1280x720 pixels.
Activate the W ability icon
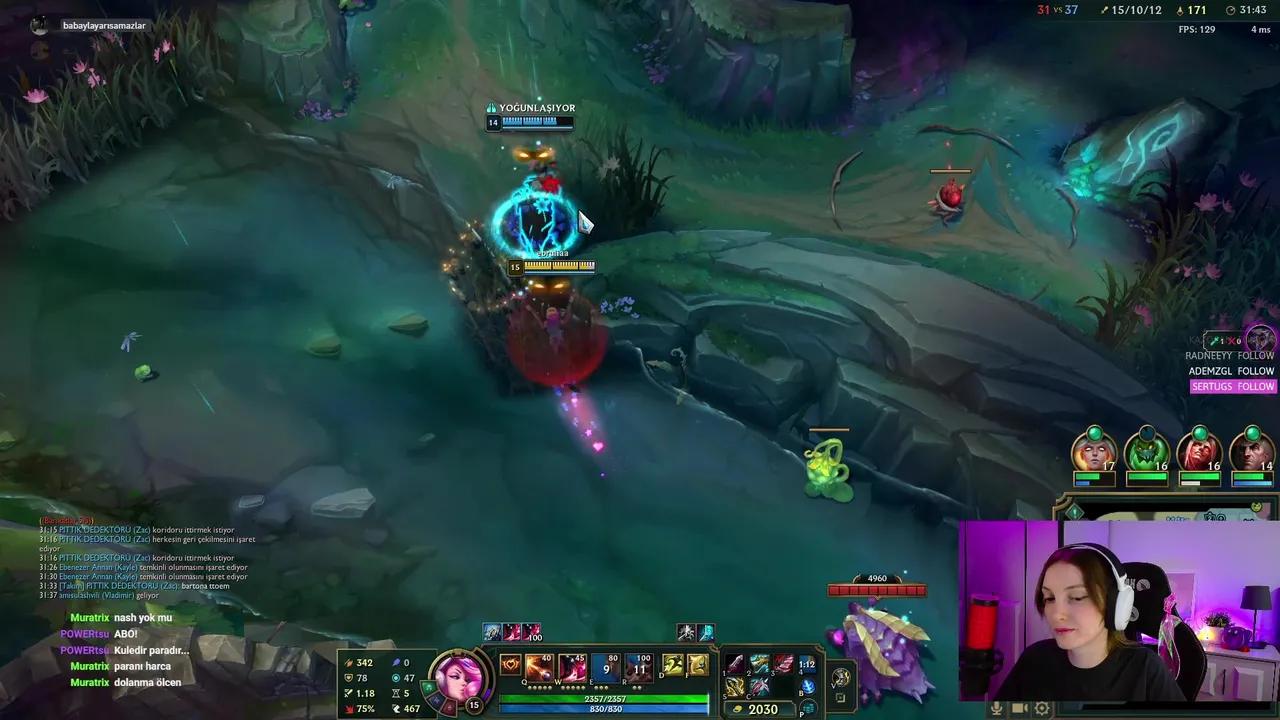572,668
